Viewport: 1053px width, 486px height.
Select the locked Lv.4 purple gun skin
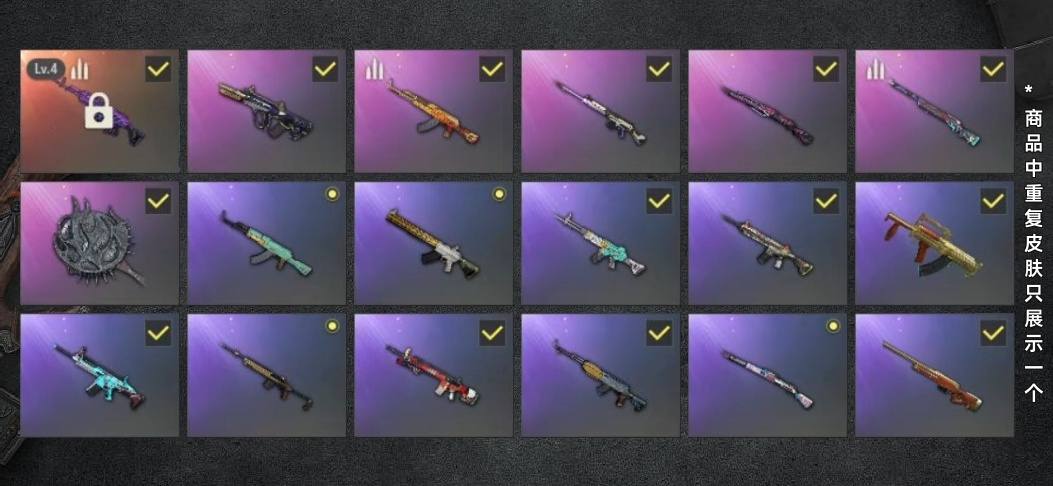[99, 112]
